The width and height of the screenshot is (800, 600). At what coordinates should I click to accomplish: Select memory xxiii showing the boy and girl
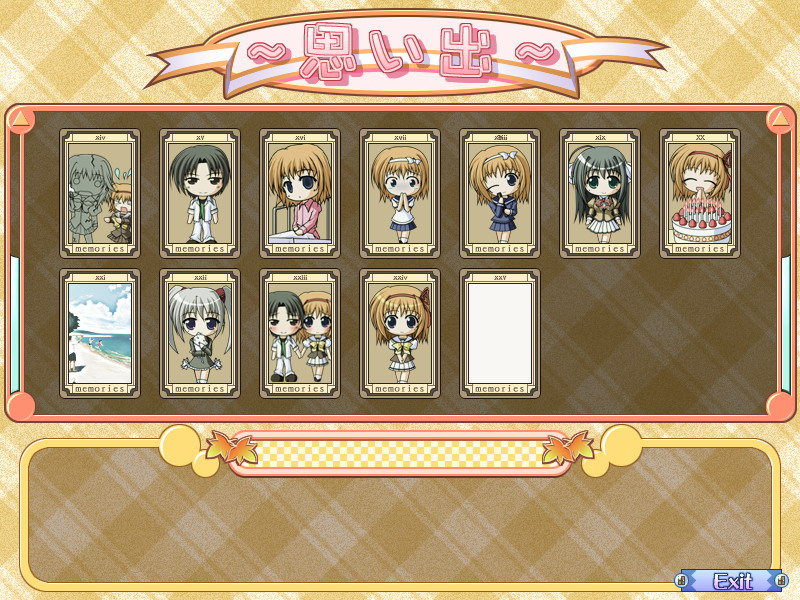300,333
